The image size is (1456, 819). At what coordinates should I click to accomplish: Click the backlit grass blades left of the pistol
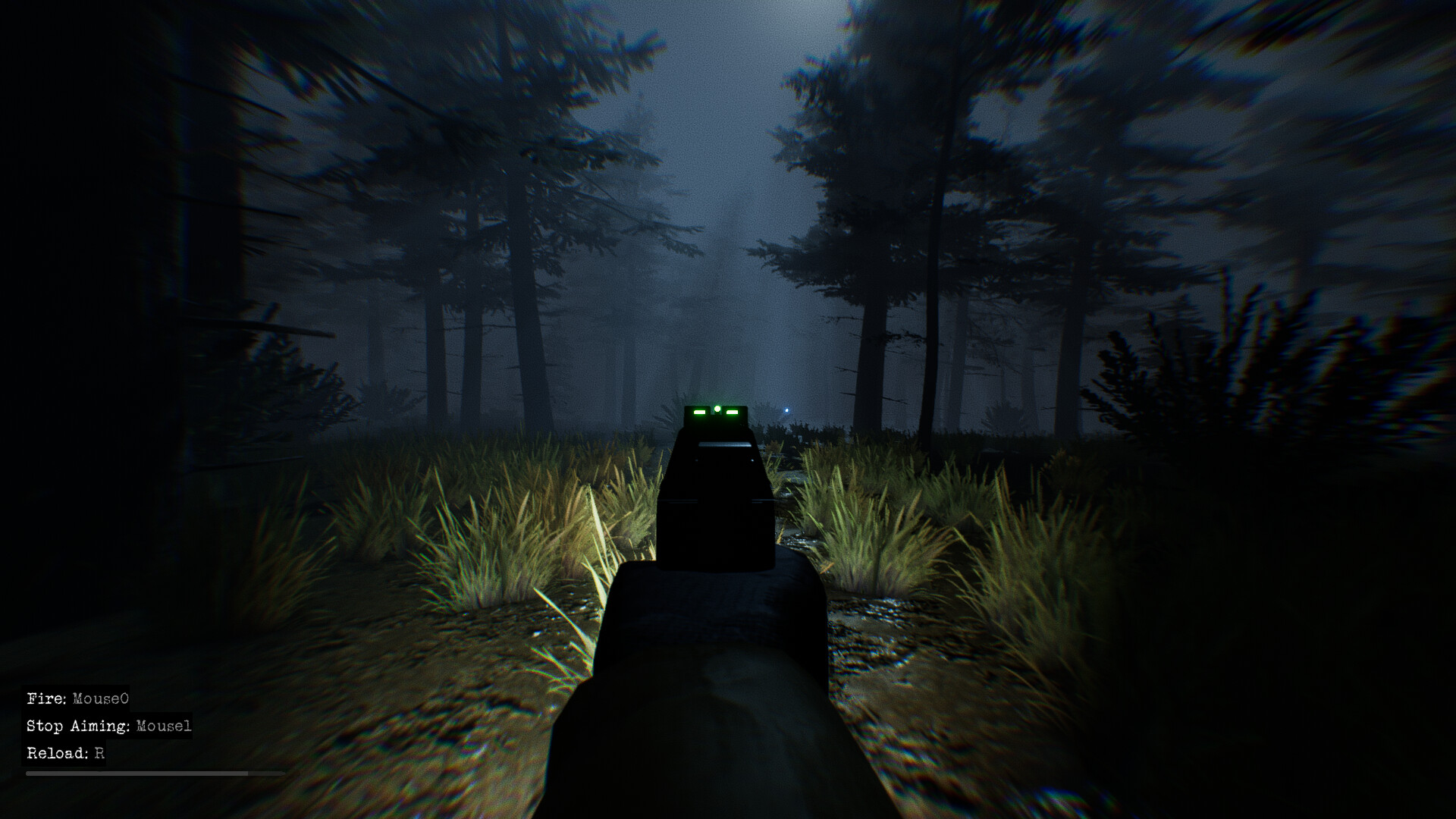[554, 523]
